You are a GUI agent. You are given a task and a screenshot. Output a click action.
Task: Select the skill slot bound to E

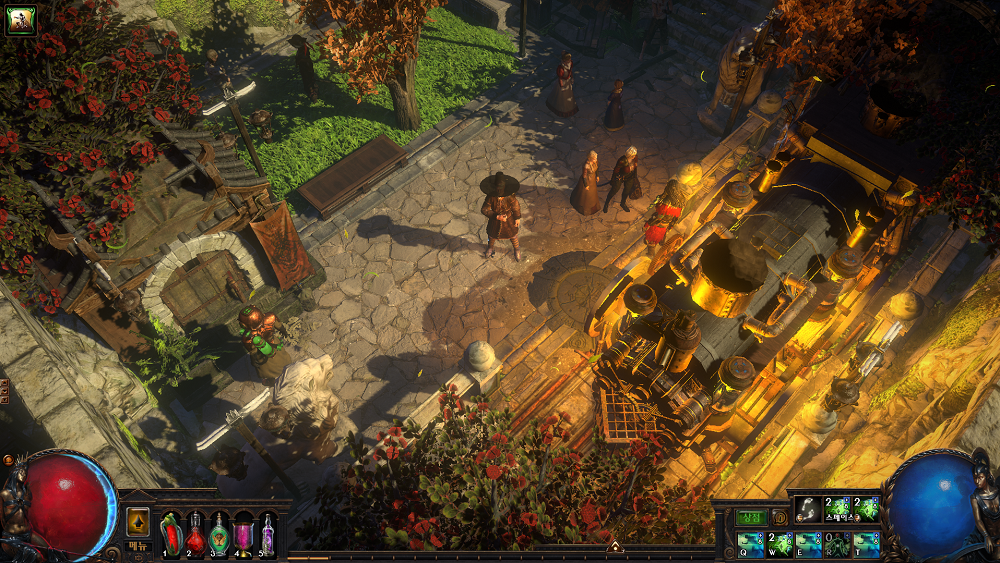coord(808,544)
